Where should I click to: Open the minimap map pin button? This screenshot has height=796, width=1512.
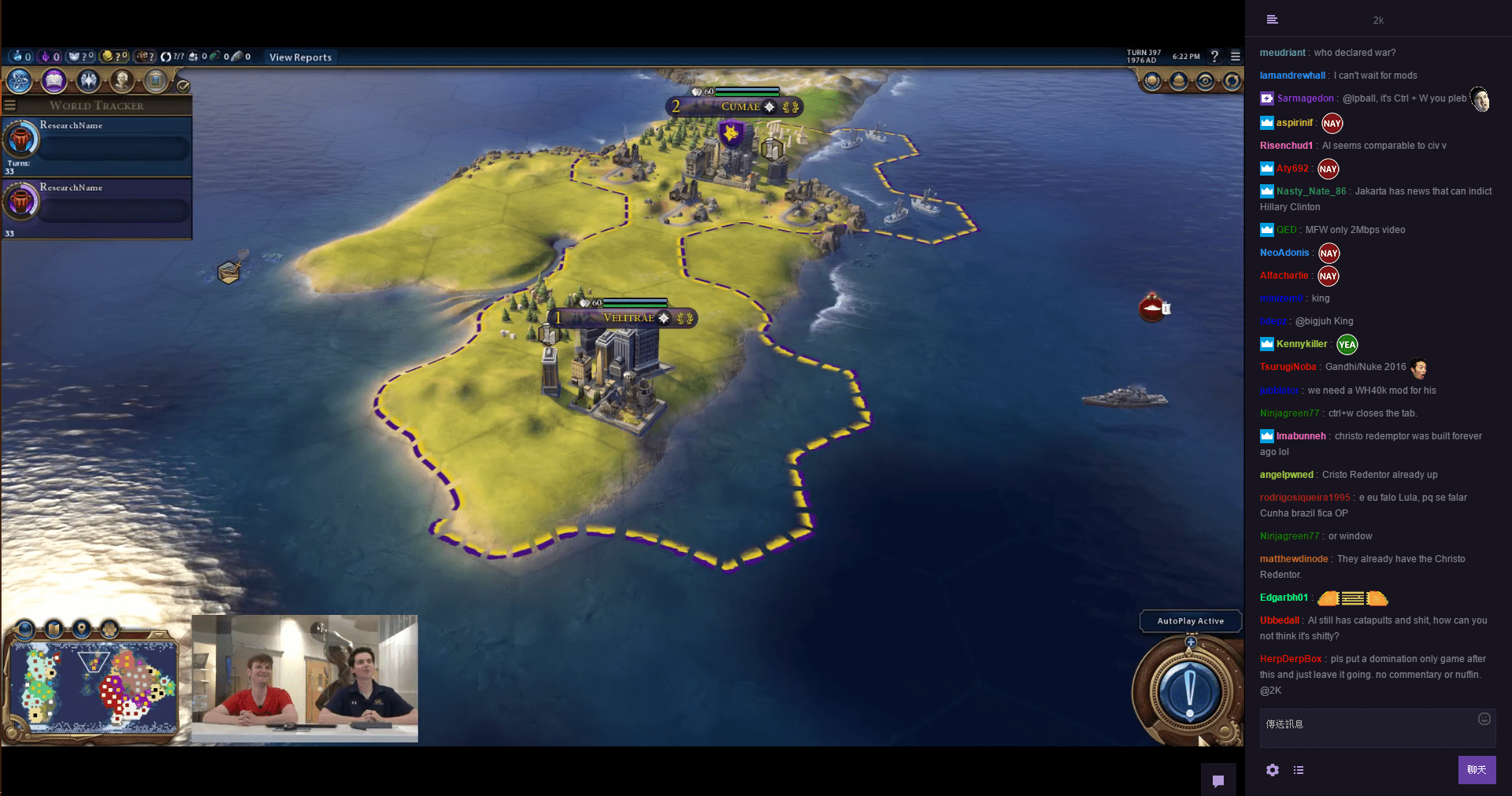click(81, 629)
